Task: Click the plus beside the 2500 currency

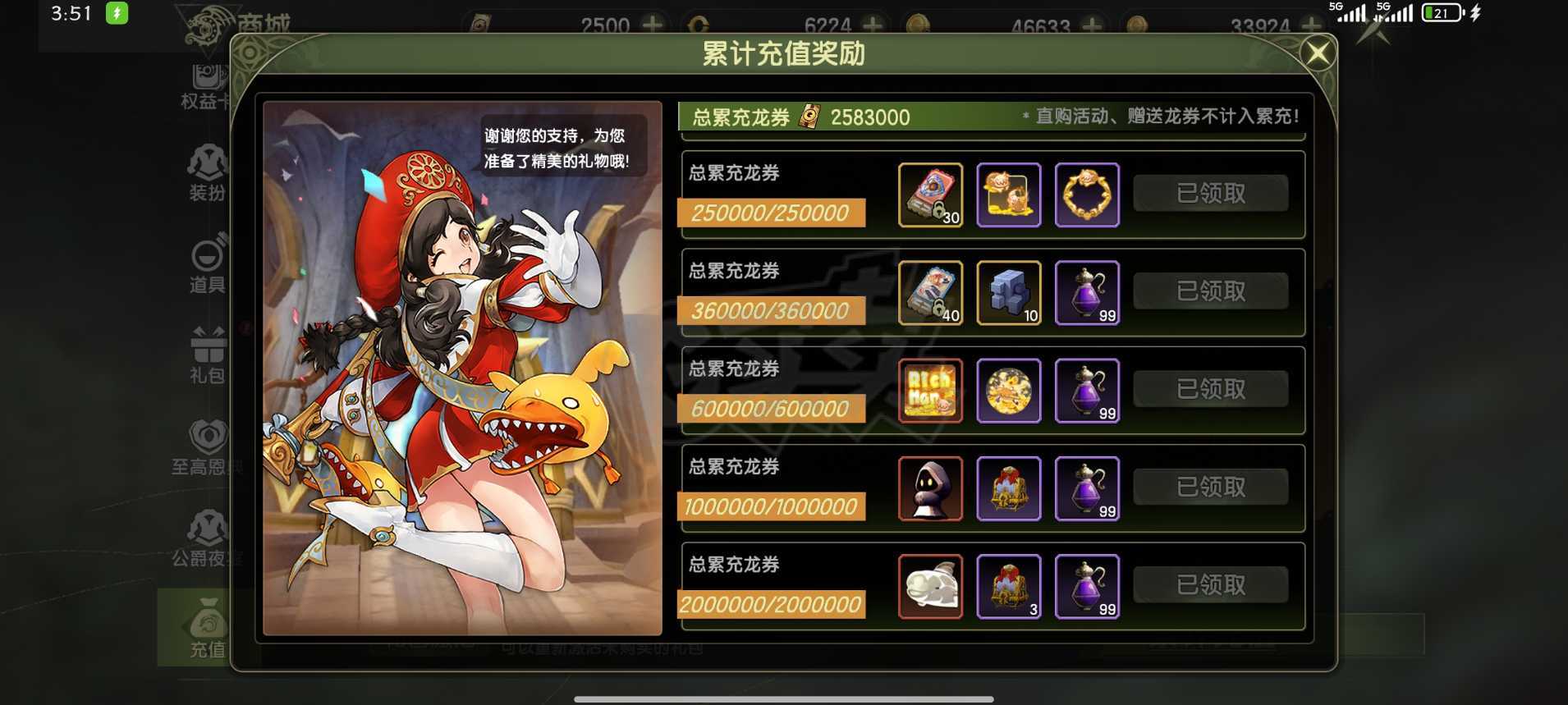Action: pos(653,25)
